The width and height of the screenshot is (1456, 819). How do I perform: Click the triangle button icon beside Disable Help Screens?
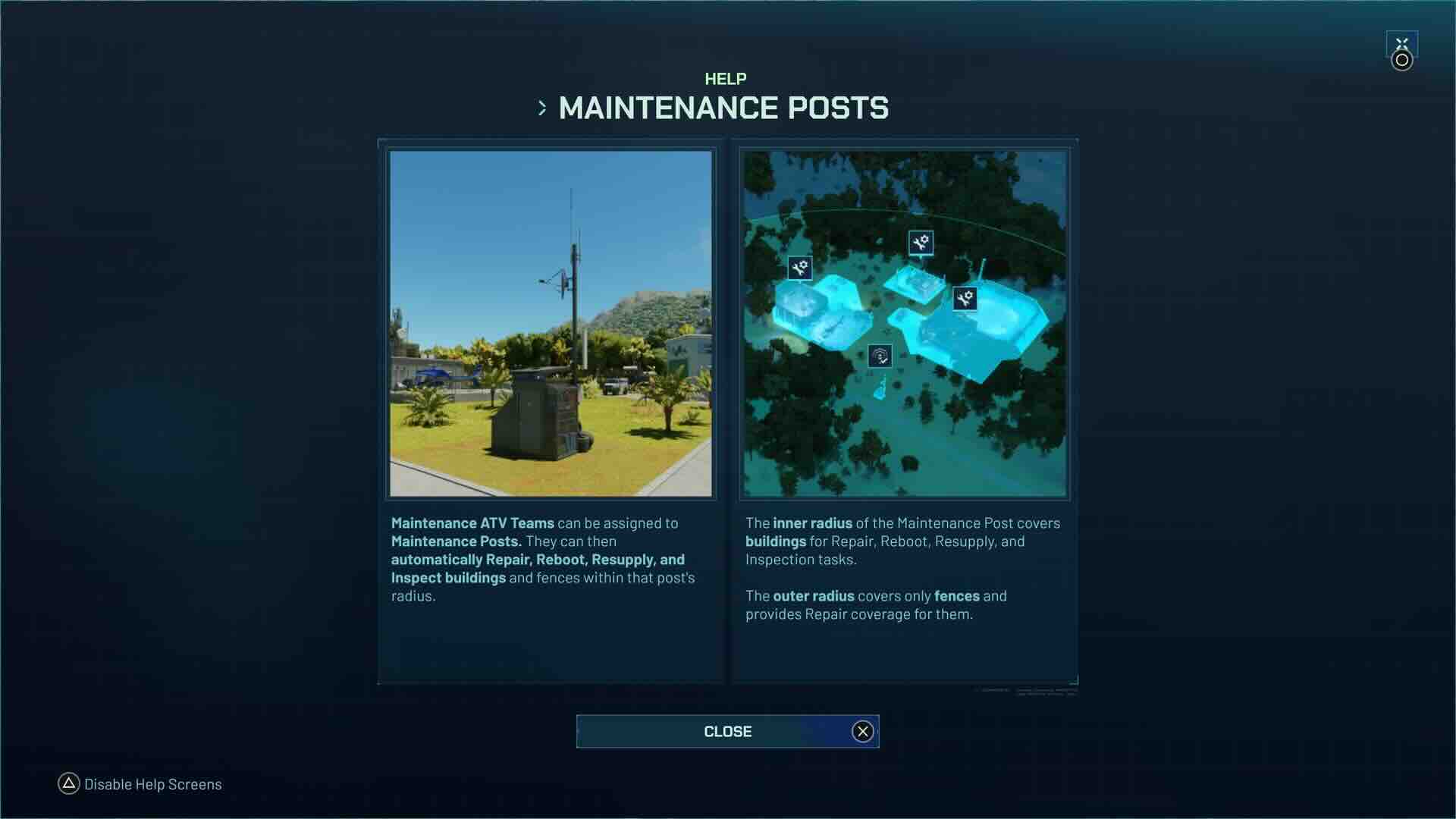click(69, 784)
